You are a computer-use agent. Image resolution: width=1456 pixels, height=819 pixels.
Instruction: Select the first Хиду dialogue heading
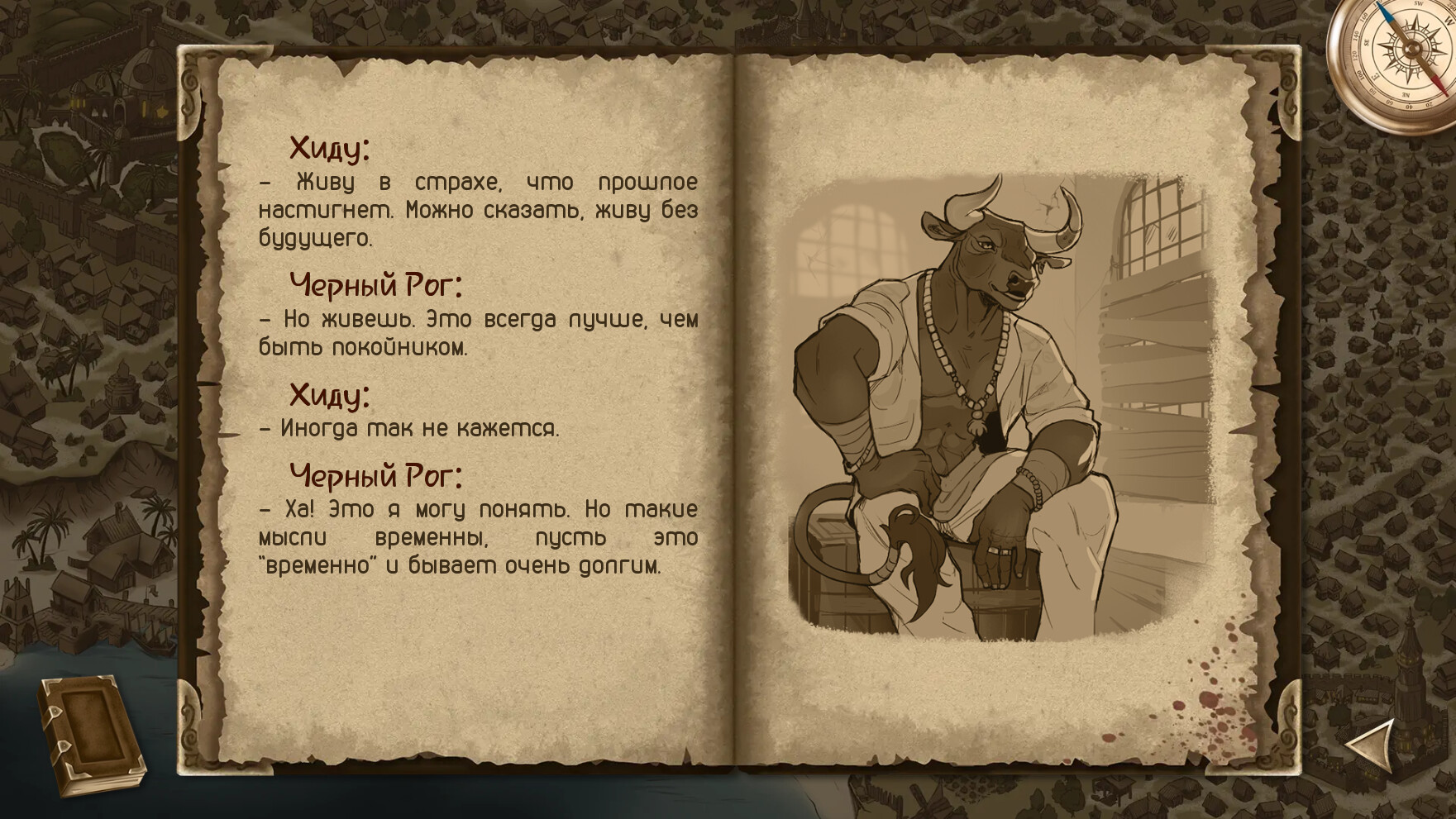coord(329,149)
